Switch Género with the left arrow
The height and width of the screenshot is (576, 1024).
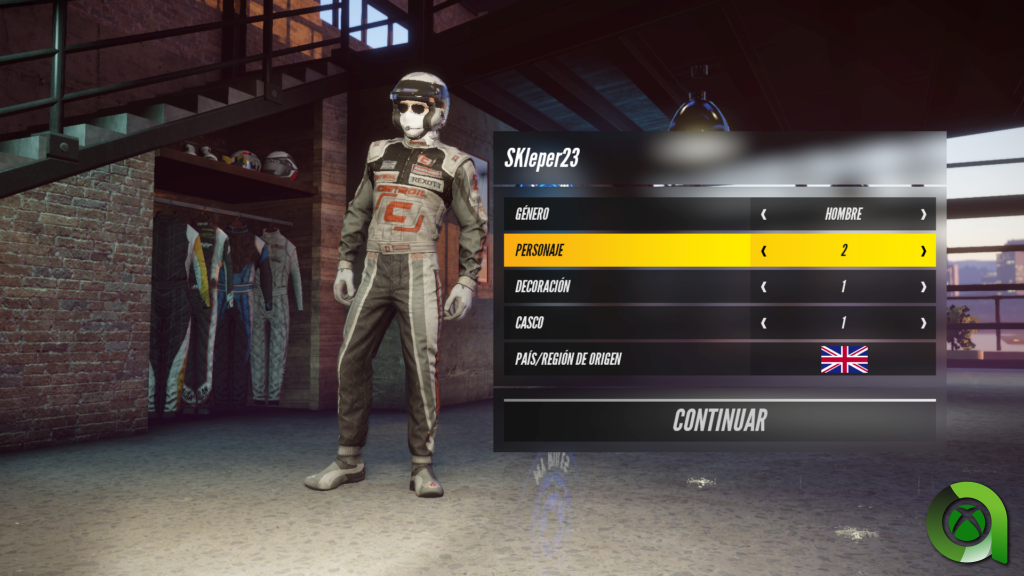coord(764,214)
